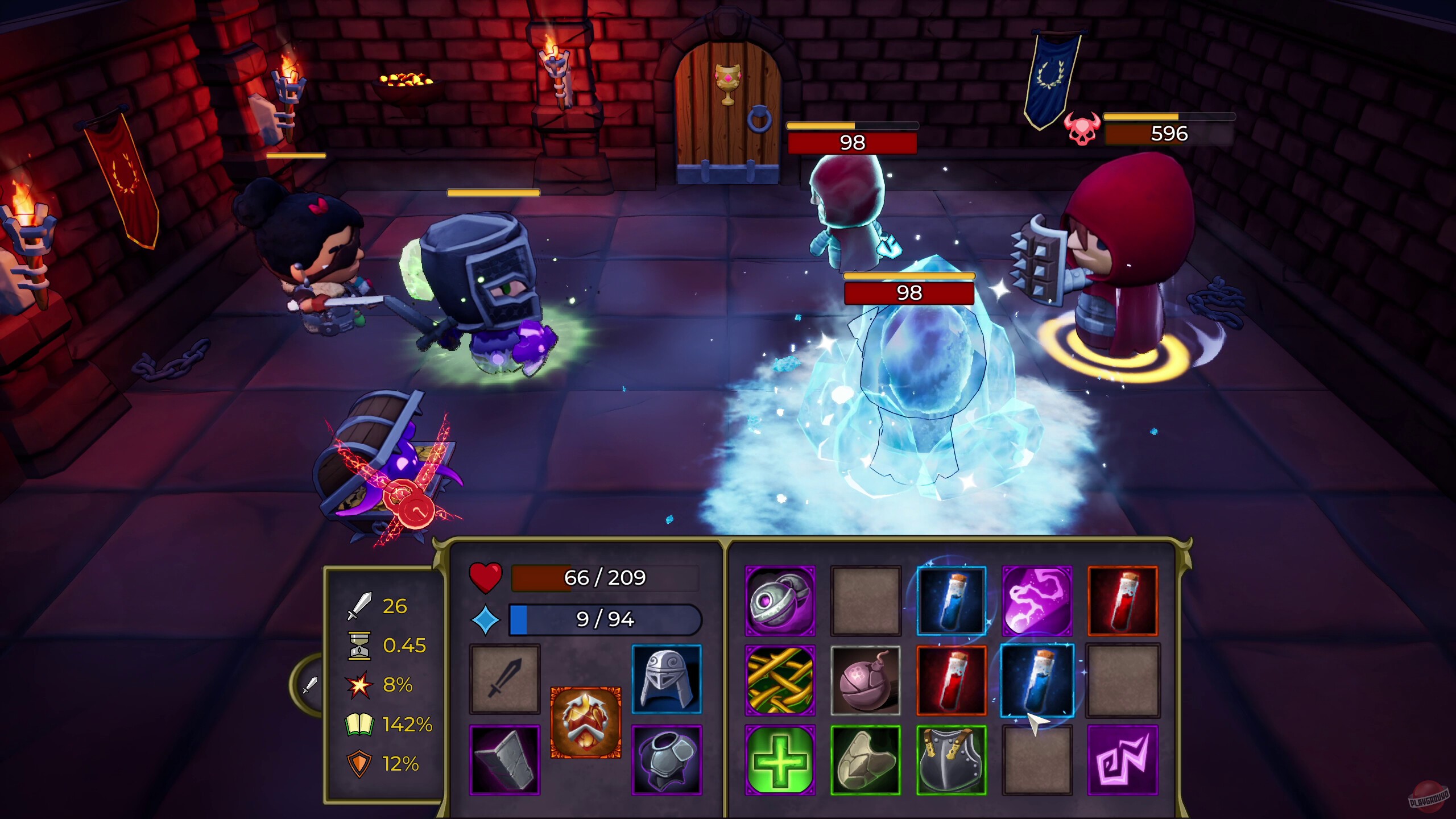Select the blue mana potion flask
1456x819 pixels.
coord(953,601)
